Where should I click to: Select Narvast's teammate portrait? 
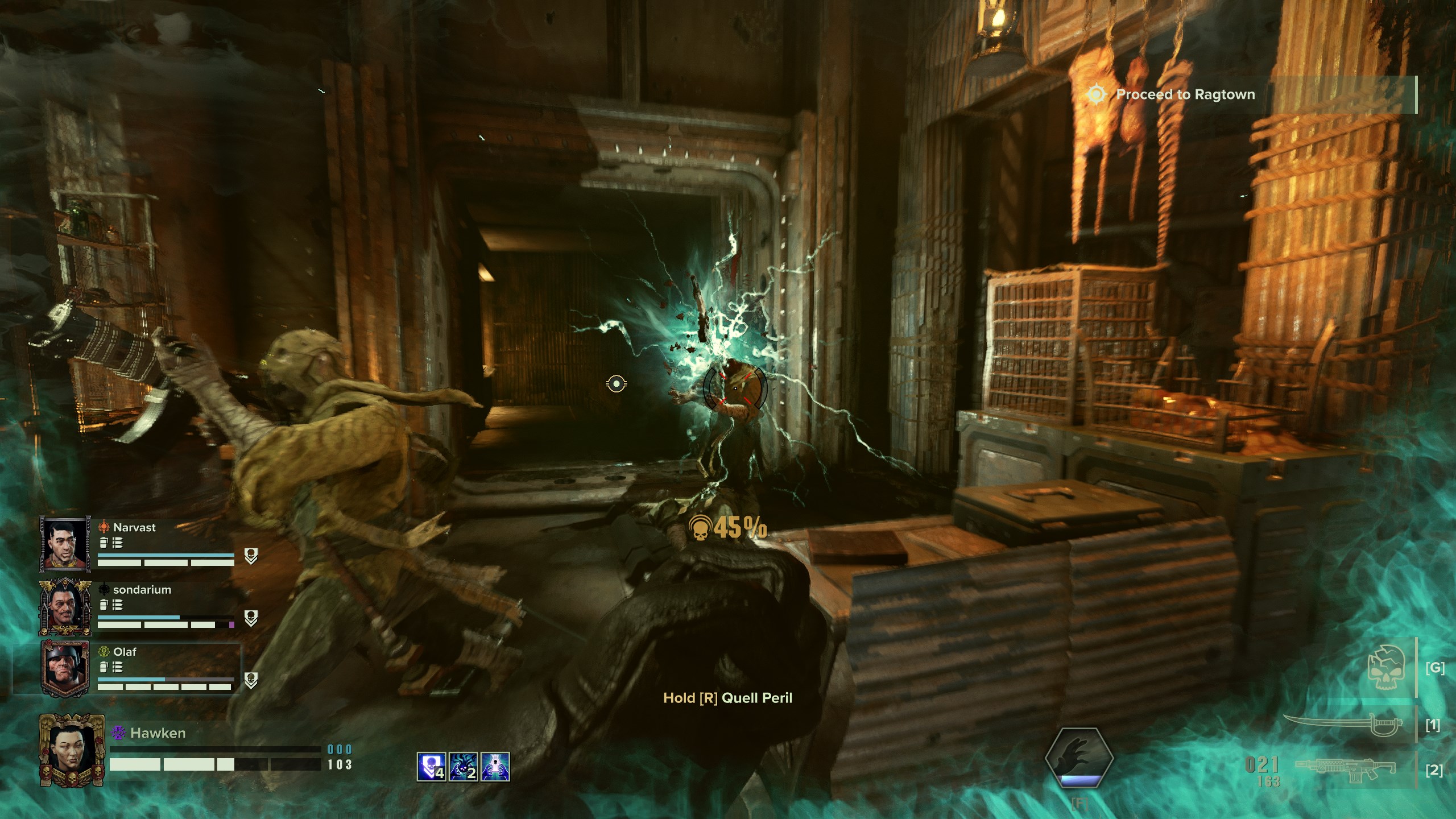coord(65,544)
